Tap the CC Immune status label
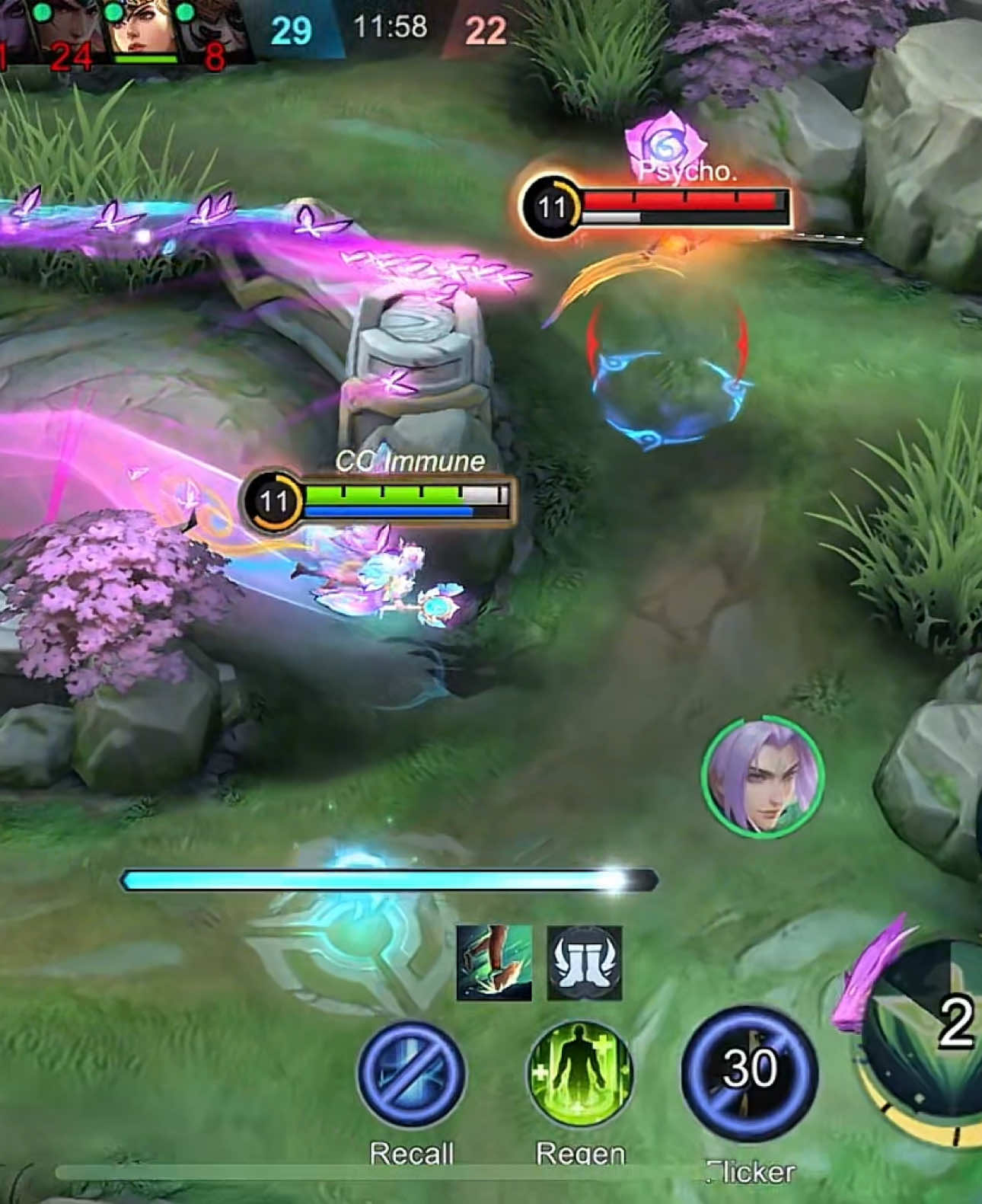The width and height of the screenshot is (982, 1204). point(410,460)
